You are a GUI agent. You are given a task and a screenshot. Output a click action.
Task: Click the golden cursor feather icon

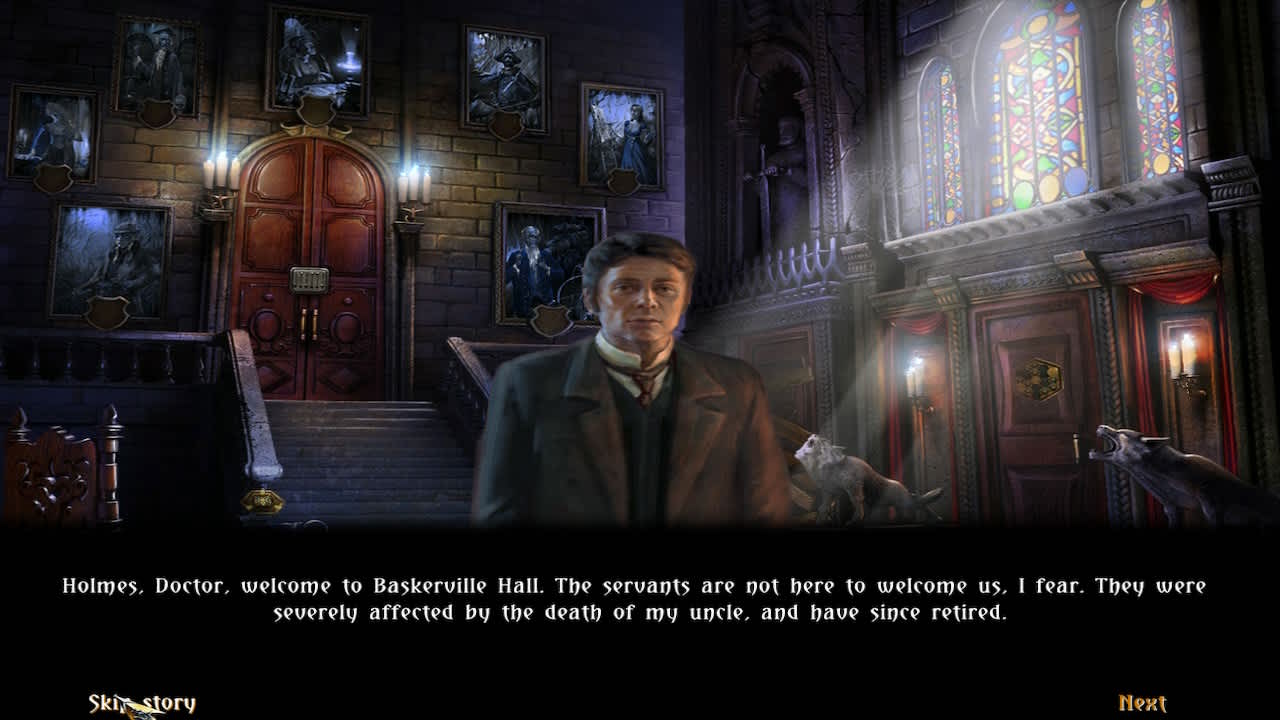point(148,706)
